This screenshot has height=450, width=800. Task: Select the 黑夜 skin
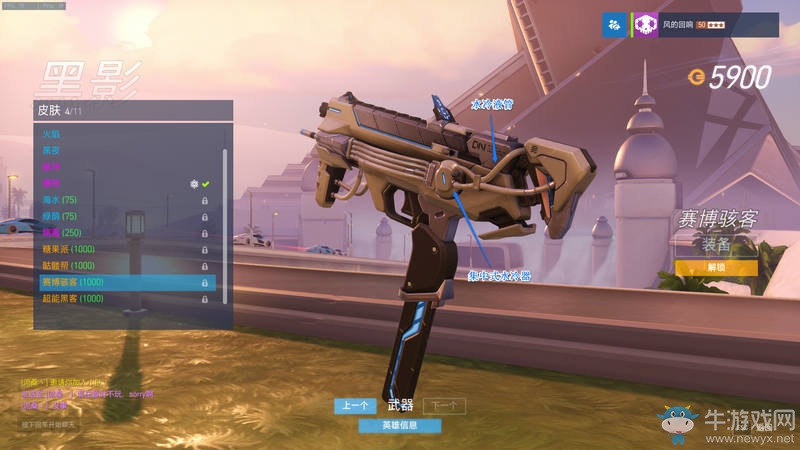coord(50,150)
